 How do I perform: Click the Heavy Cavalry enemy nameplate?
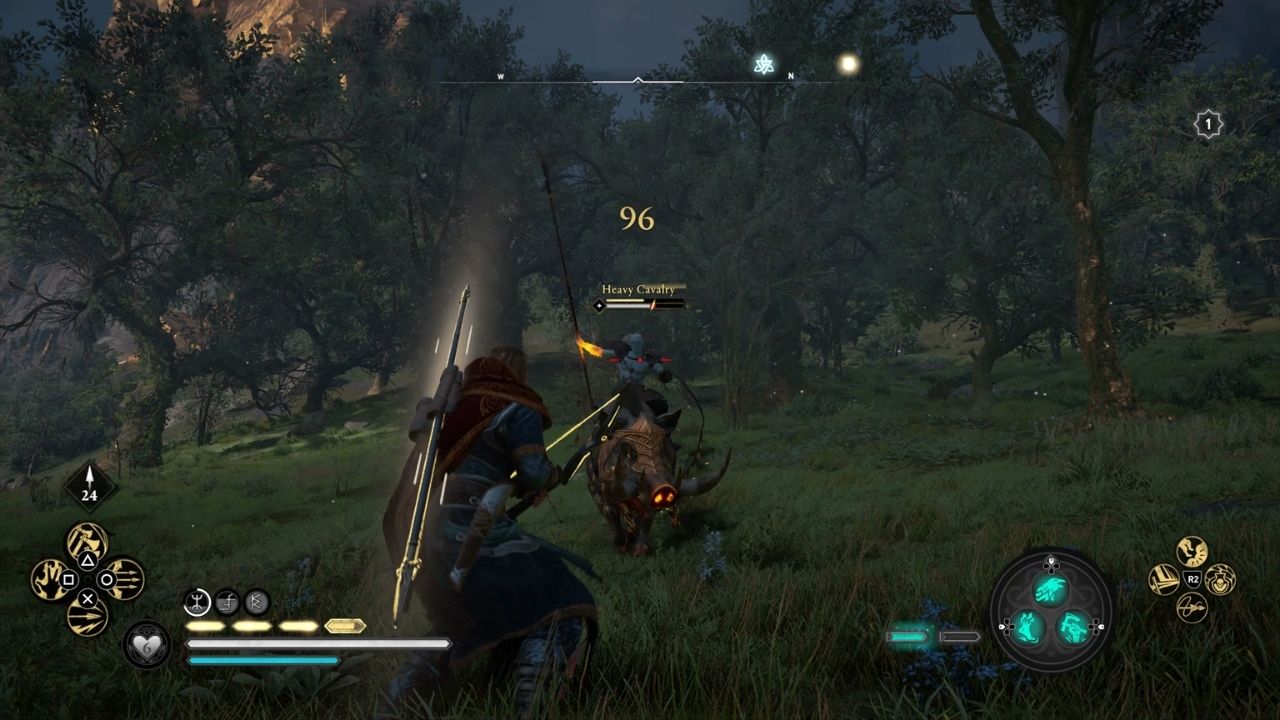tap(640, 288)
